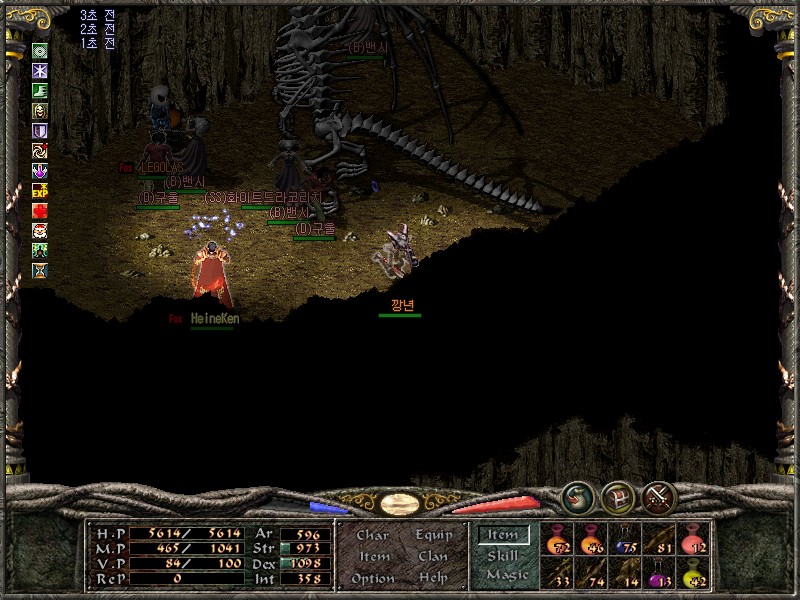The height and width of the screenshot is (600, 800).
Task: Open the Equip menu
Action: point(433,535)
